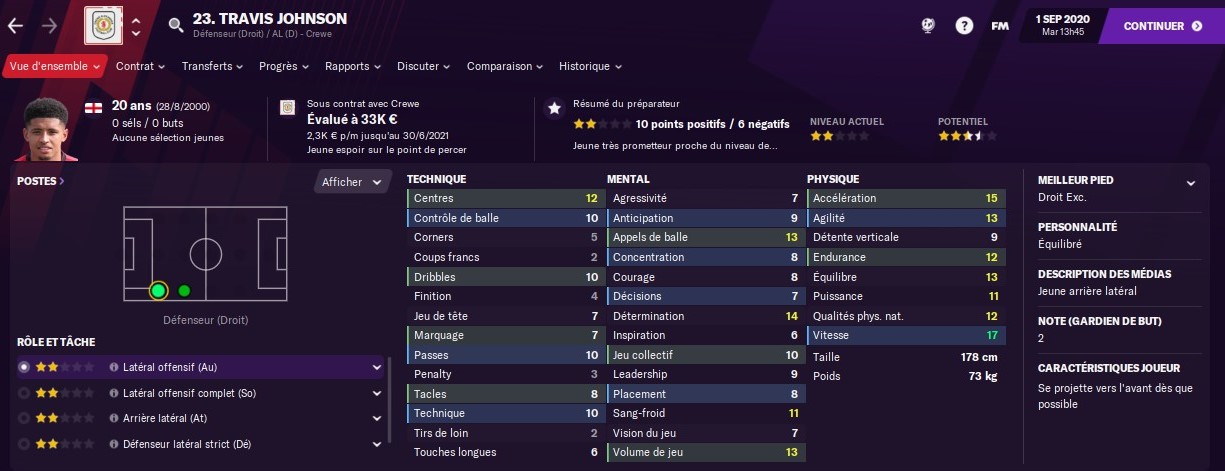Click the Crewe club badge
Screen dimensions: 1225x471
coord(101,25)
